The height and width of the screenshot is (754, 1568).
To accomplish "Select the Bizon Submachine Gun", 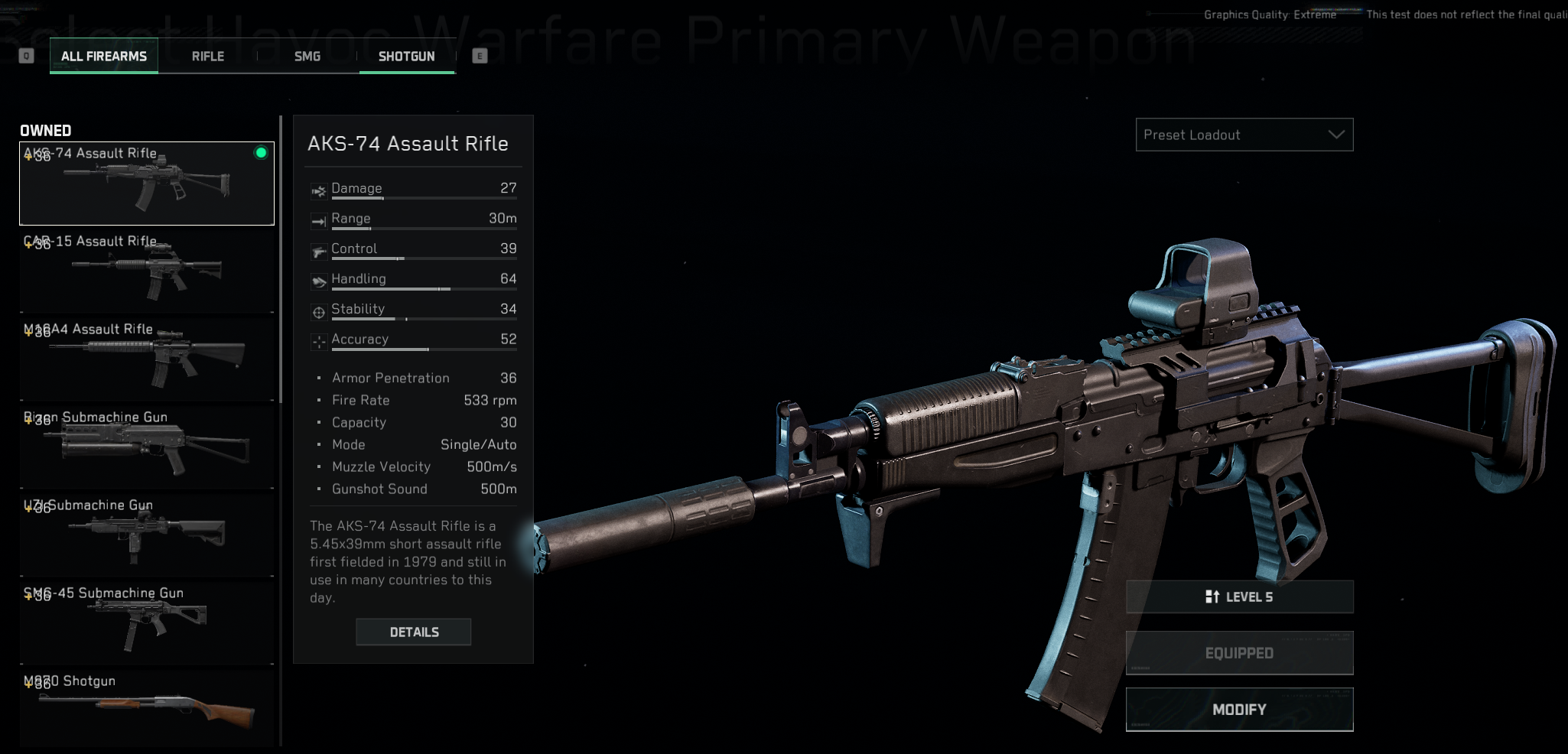I will (147, 447).
